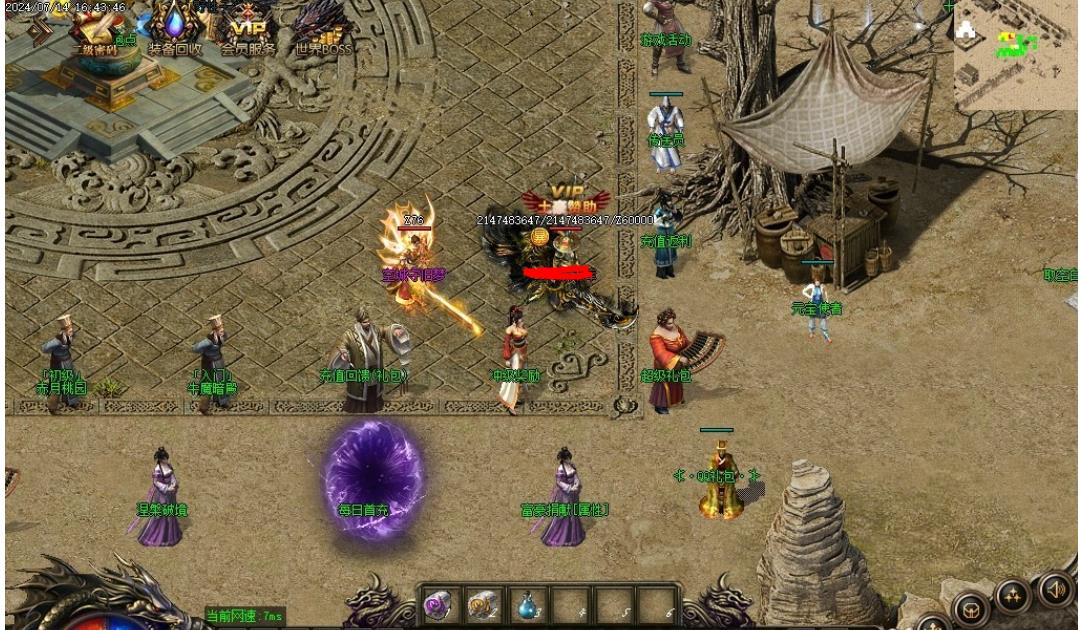Image resolution: width=1078 pixels, height=630 pixels.
Task: Open the 装备回收 equipment recycling menu
Action: tap(175, 28)
